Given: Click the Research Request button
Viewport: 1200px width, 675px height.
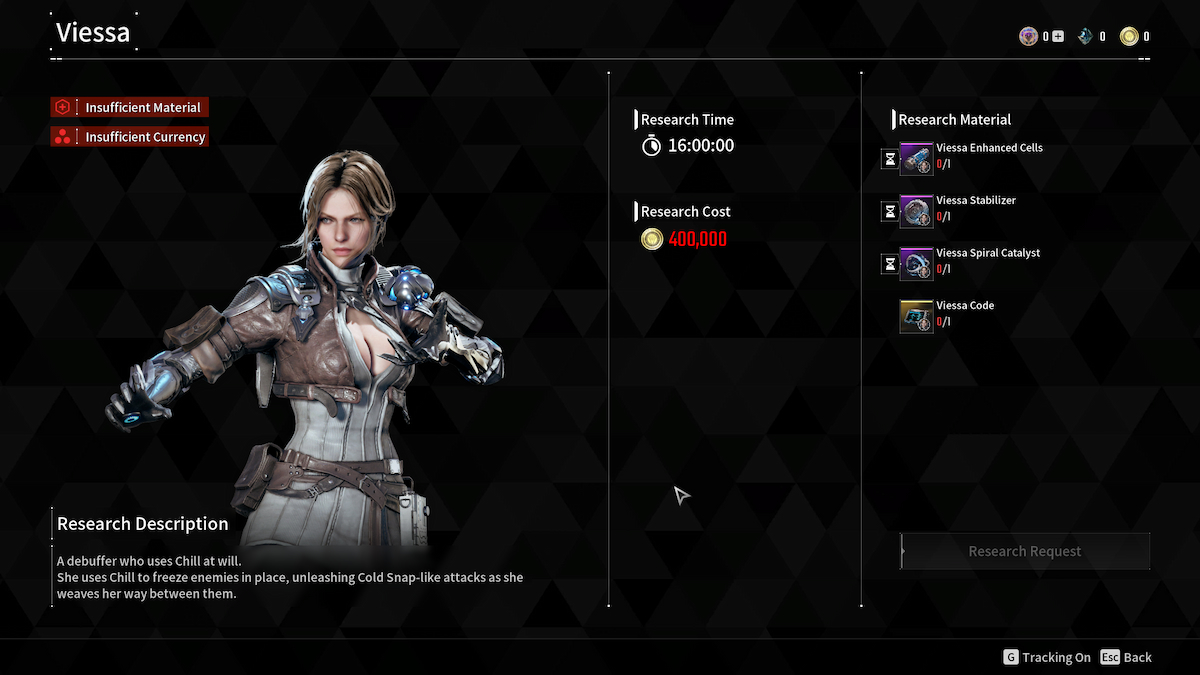Looking at the screenshot, I should (x=1025, y=551).
